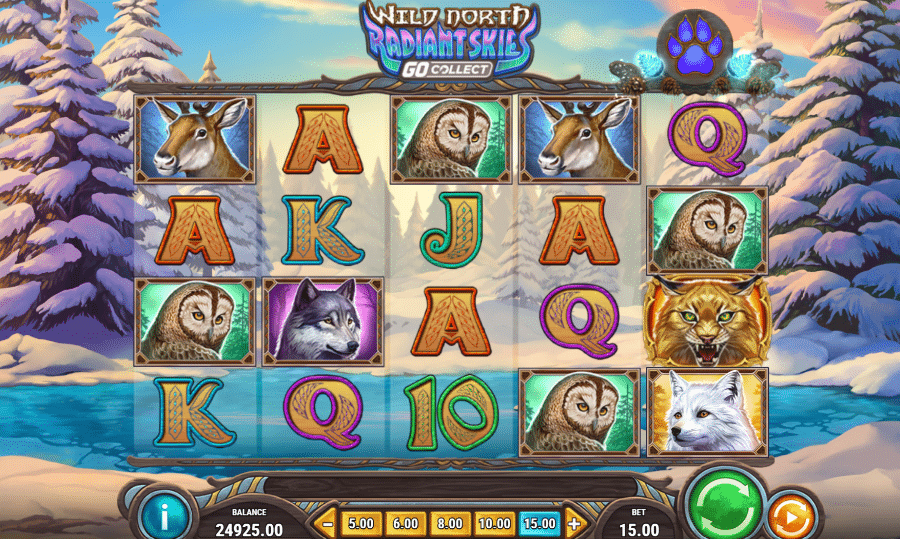Choose the 6.00 bet value
The width and height of the screenshot is (900, 539).
[405, 522]
